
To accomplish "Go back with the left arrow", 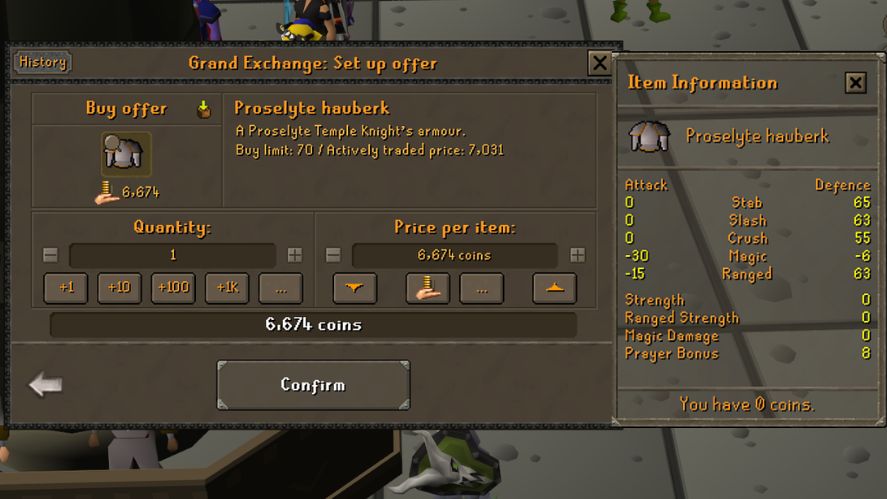I will click(46, 384).
